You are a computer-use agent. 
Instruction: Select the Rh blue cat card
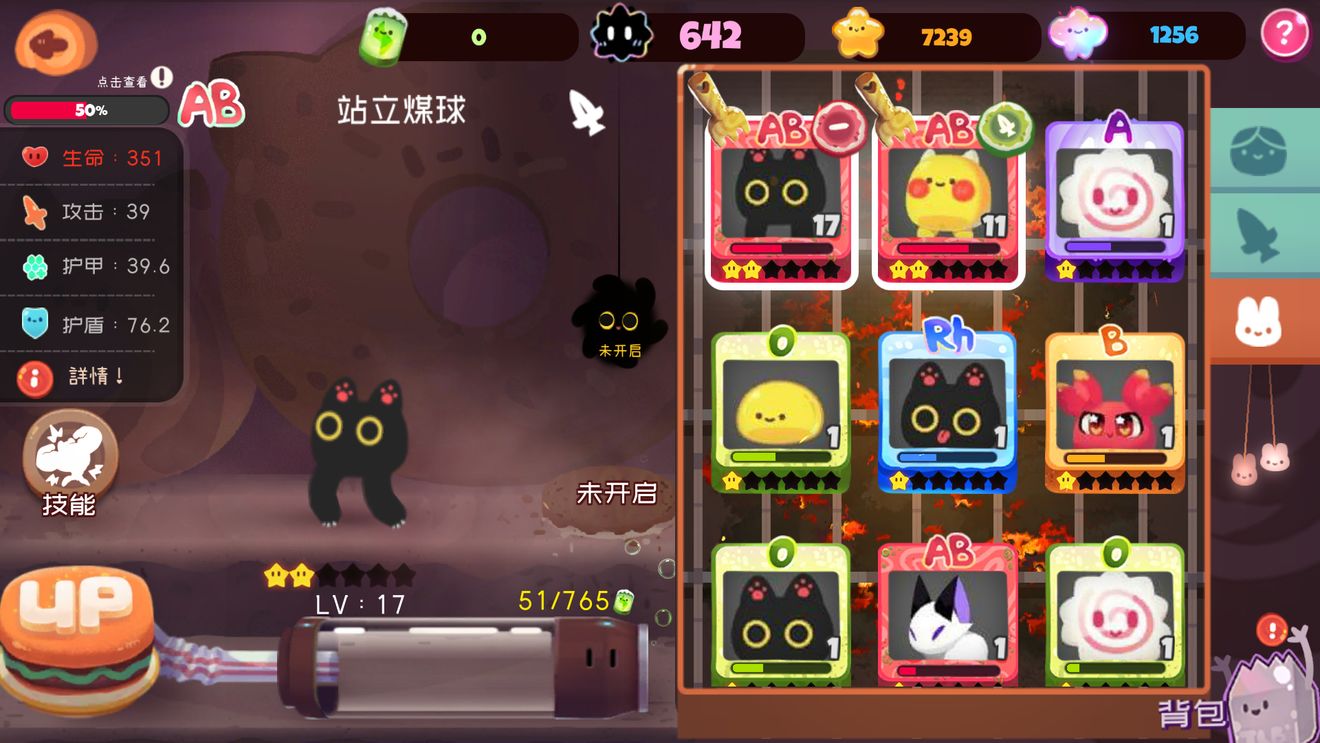[945, 415]
